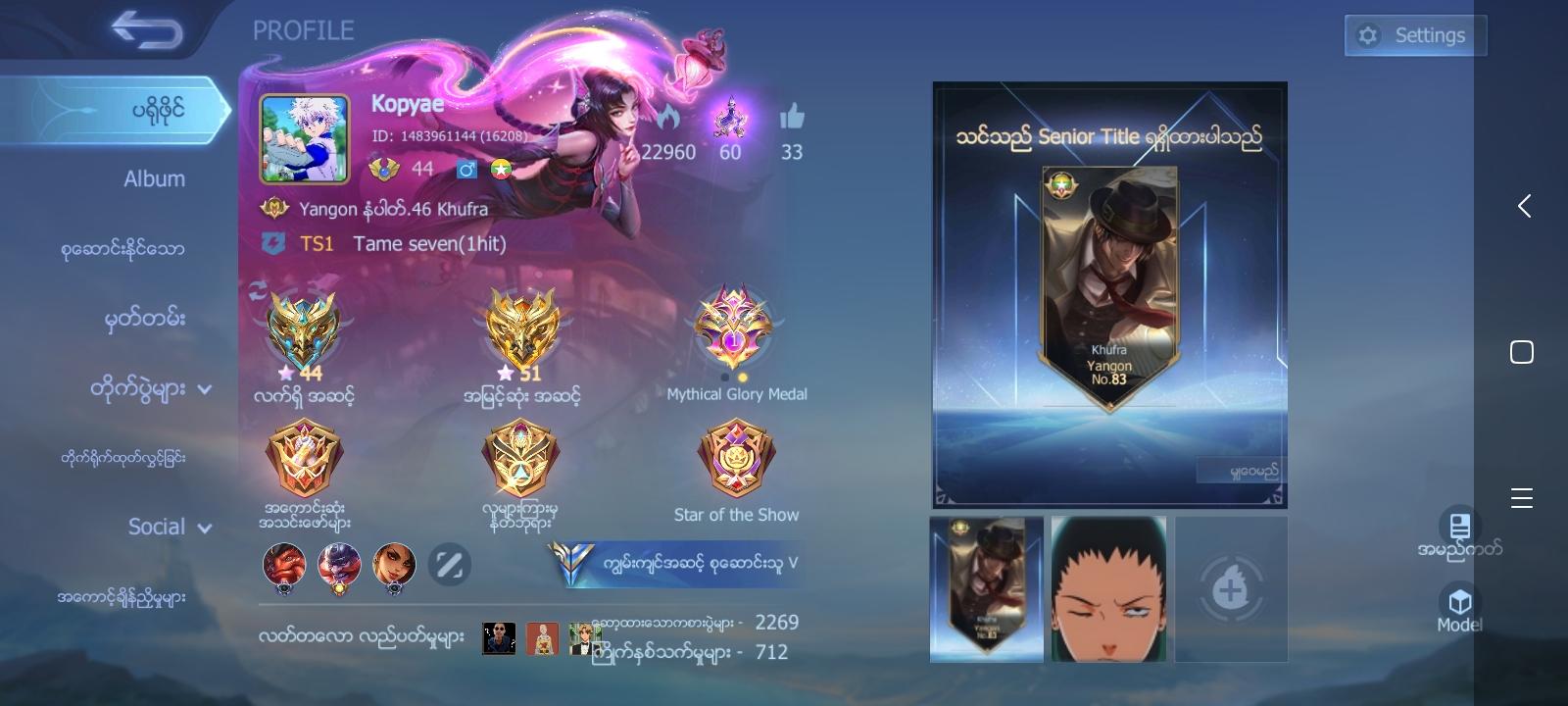
Task: Click the Shikamaru avatar thumbnail
Action: [1108, 588]
